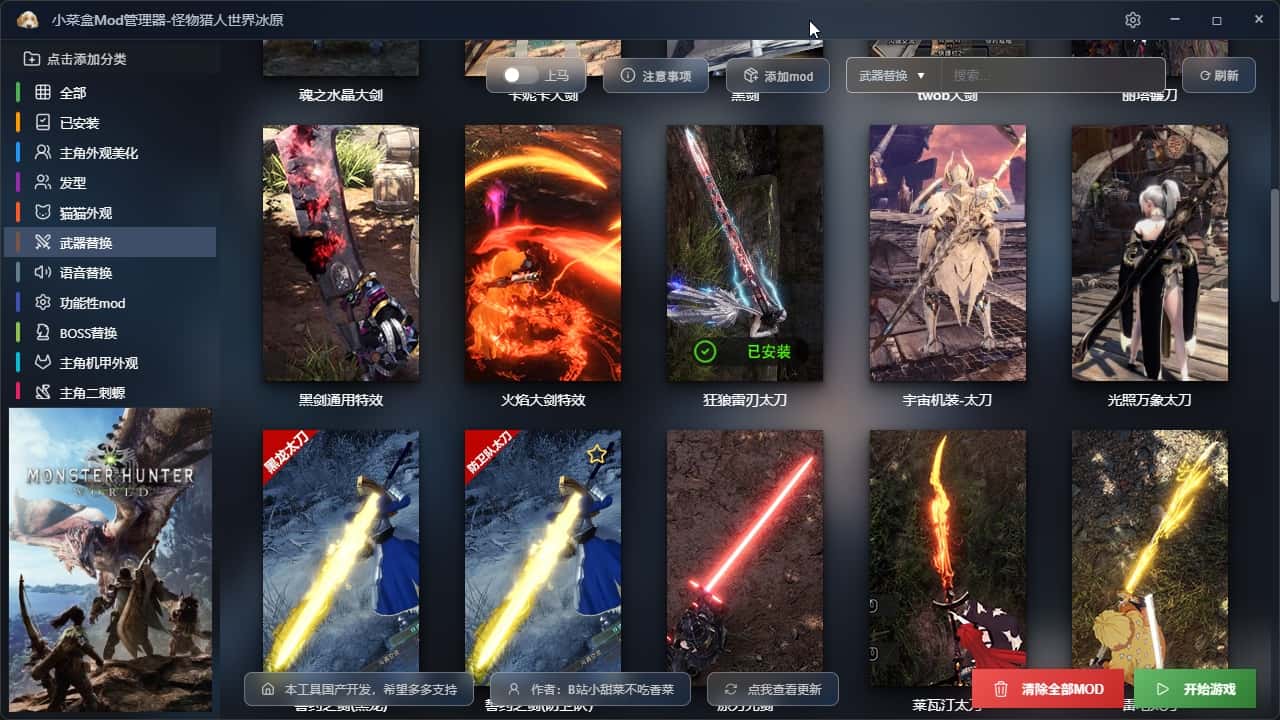Viewport: 1280px width, 720px height.
Task: Choose the installed 狂狼雷刃太刀 mod card
Action: [x=745, y=253]
